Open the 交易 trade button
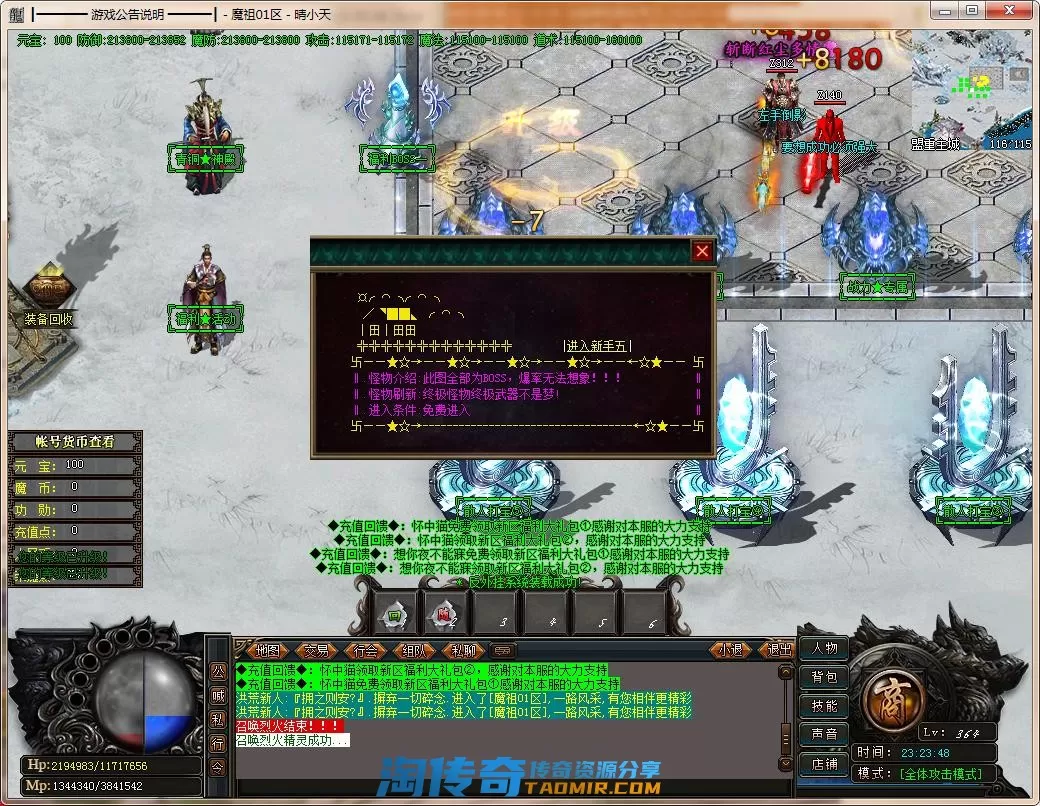 (316, 650)
